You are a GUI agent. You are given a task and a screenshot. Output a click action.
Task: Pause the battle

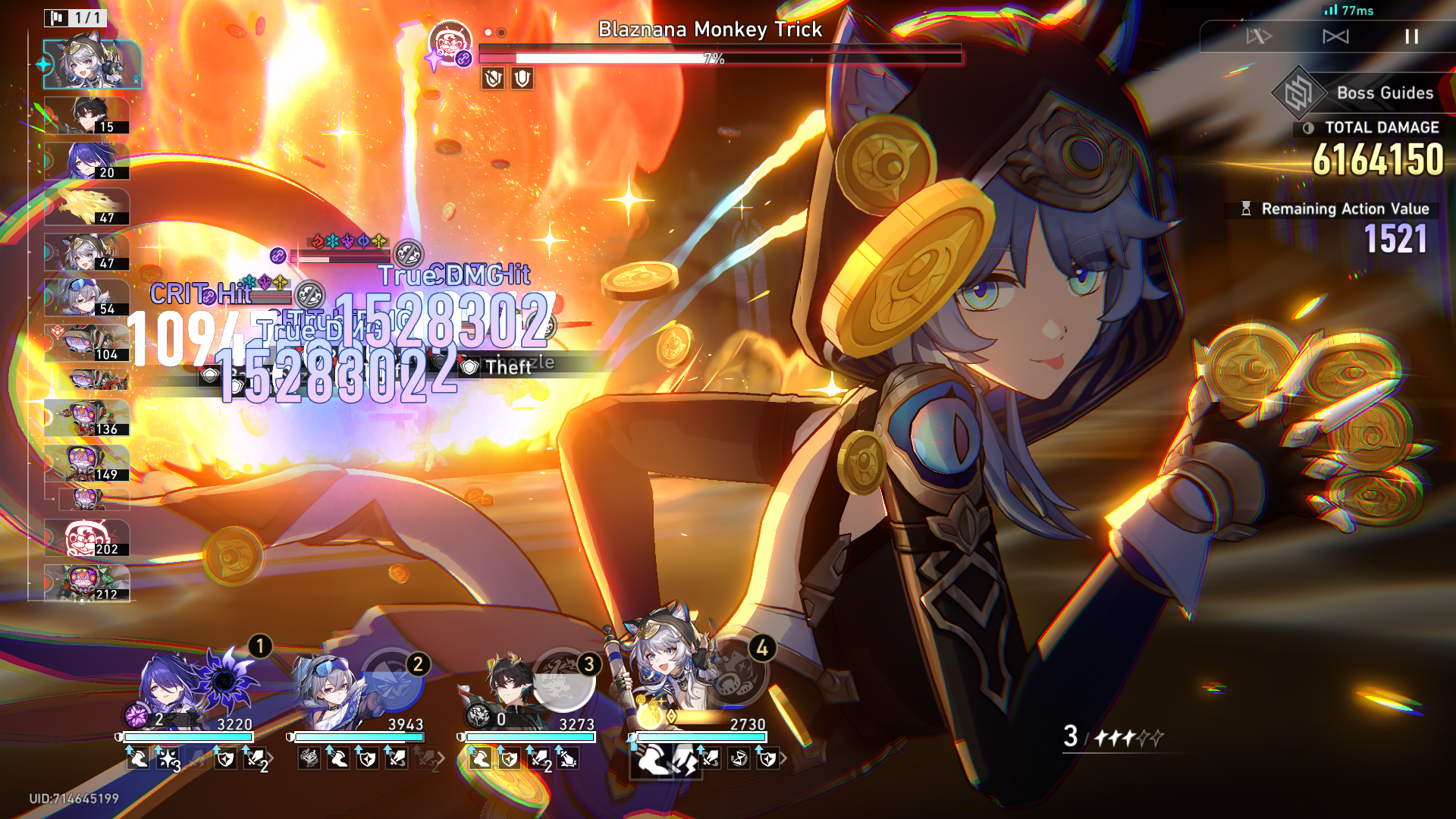[x=1411, y=36]
